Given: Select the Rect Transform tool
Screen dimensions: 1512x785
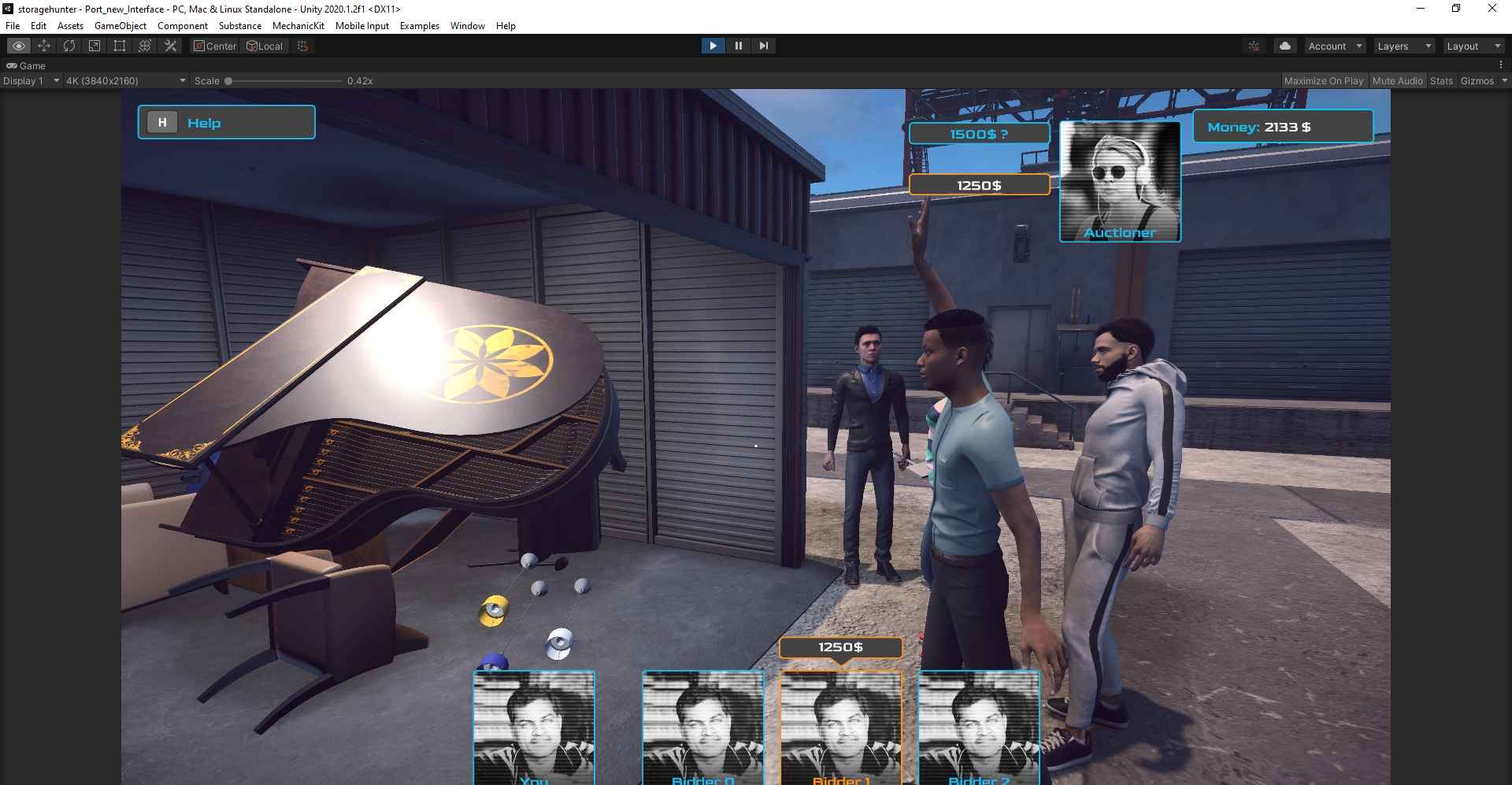Looking at the screenshot, I should point(119,46).
